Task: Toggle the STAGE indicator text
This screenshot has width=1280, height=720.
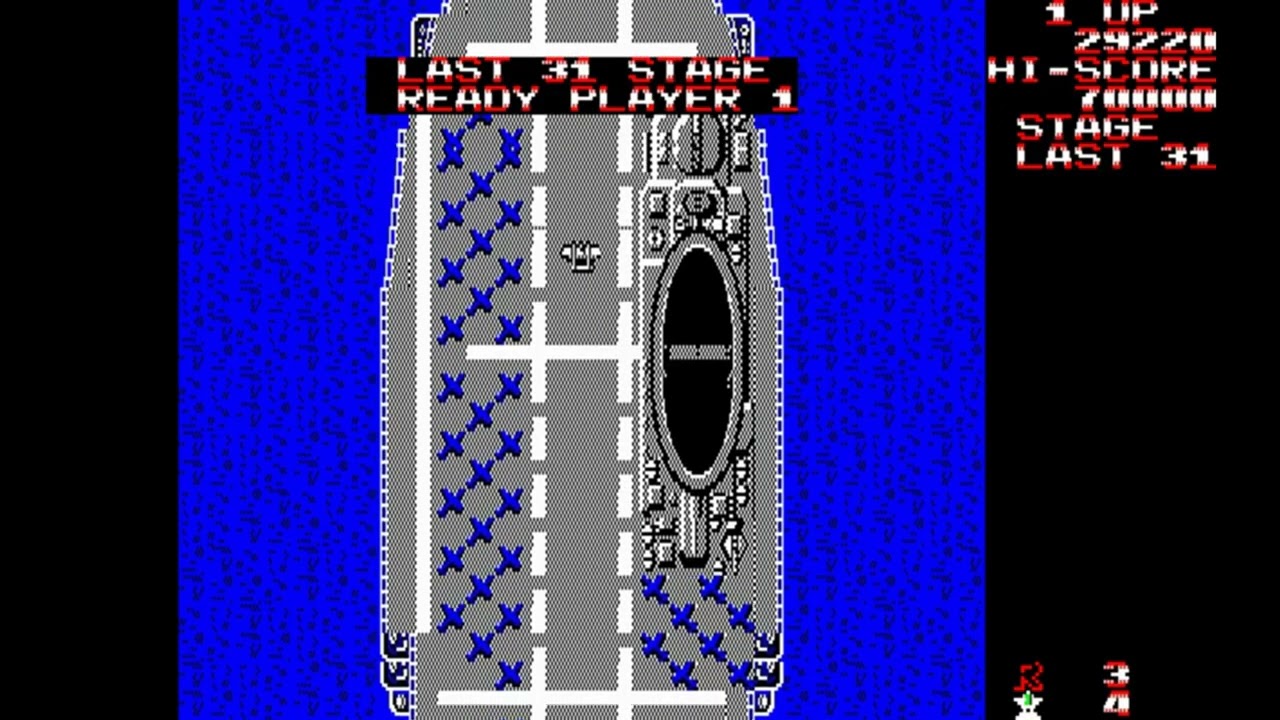Action: coord(1086,128)
